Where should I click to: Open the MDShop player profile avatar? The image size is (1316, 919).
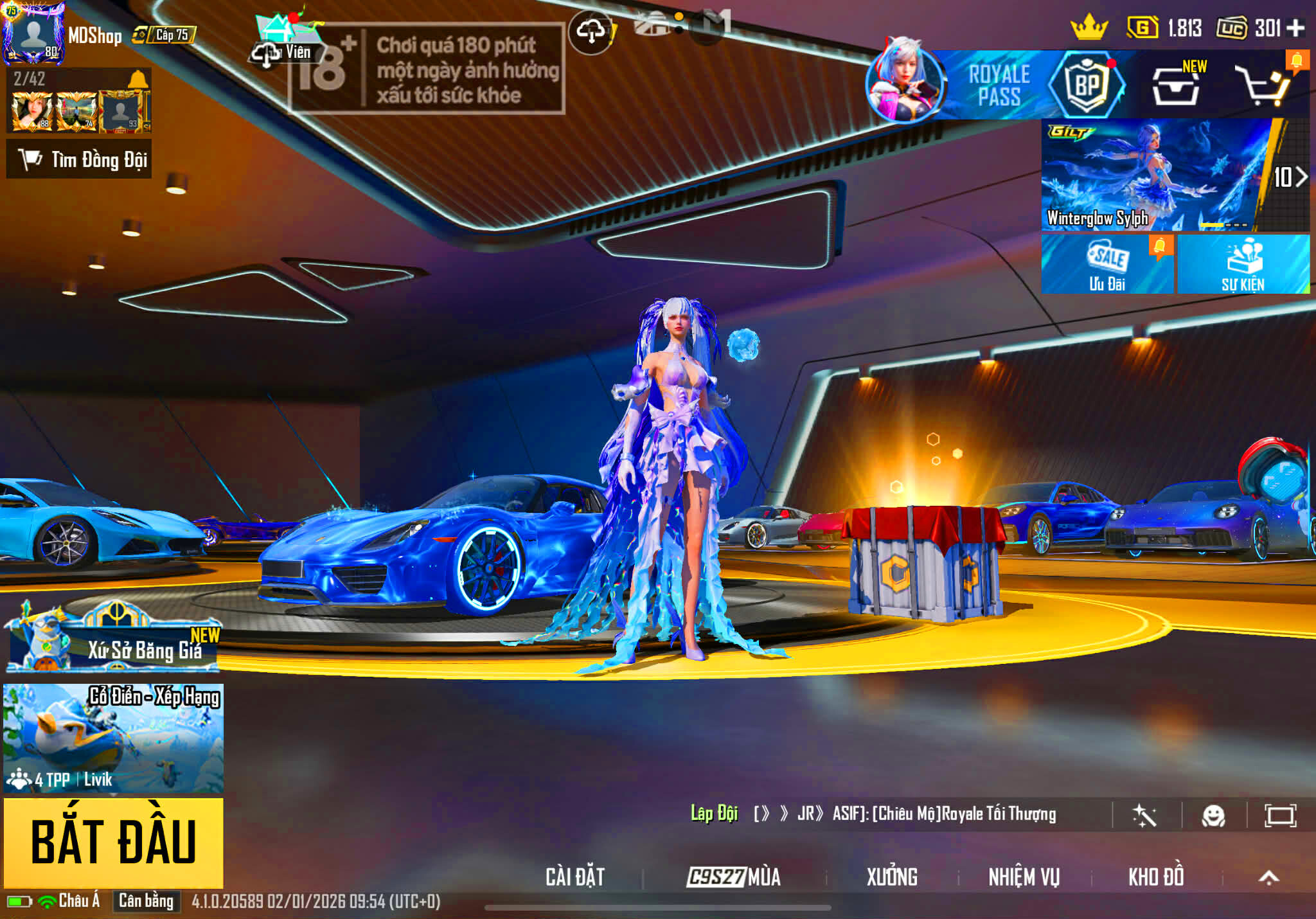tap(33, 33)
